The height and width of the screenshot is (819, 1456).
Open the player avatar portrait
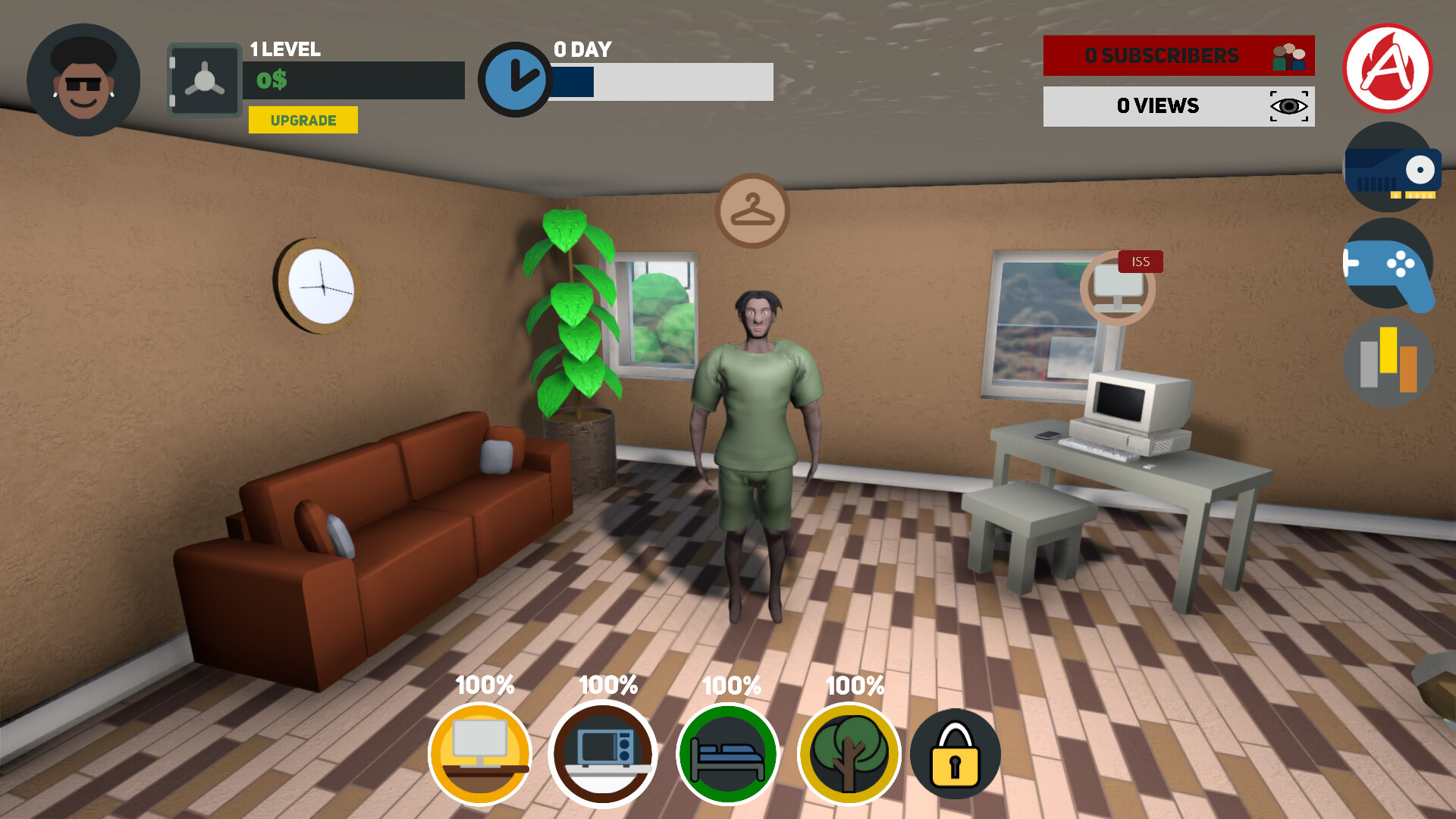(83, 80)
